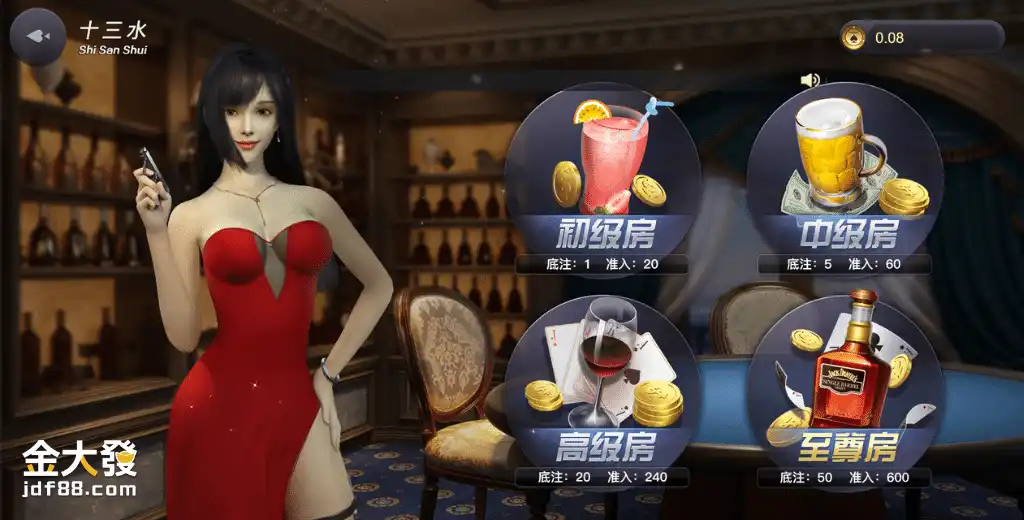Click the gold coin balance icon

point(854,38)
